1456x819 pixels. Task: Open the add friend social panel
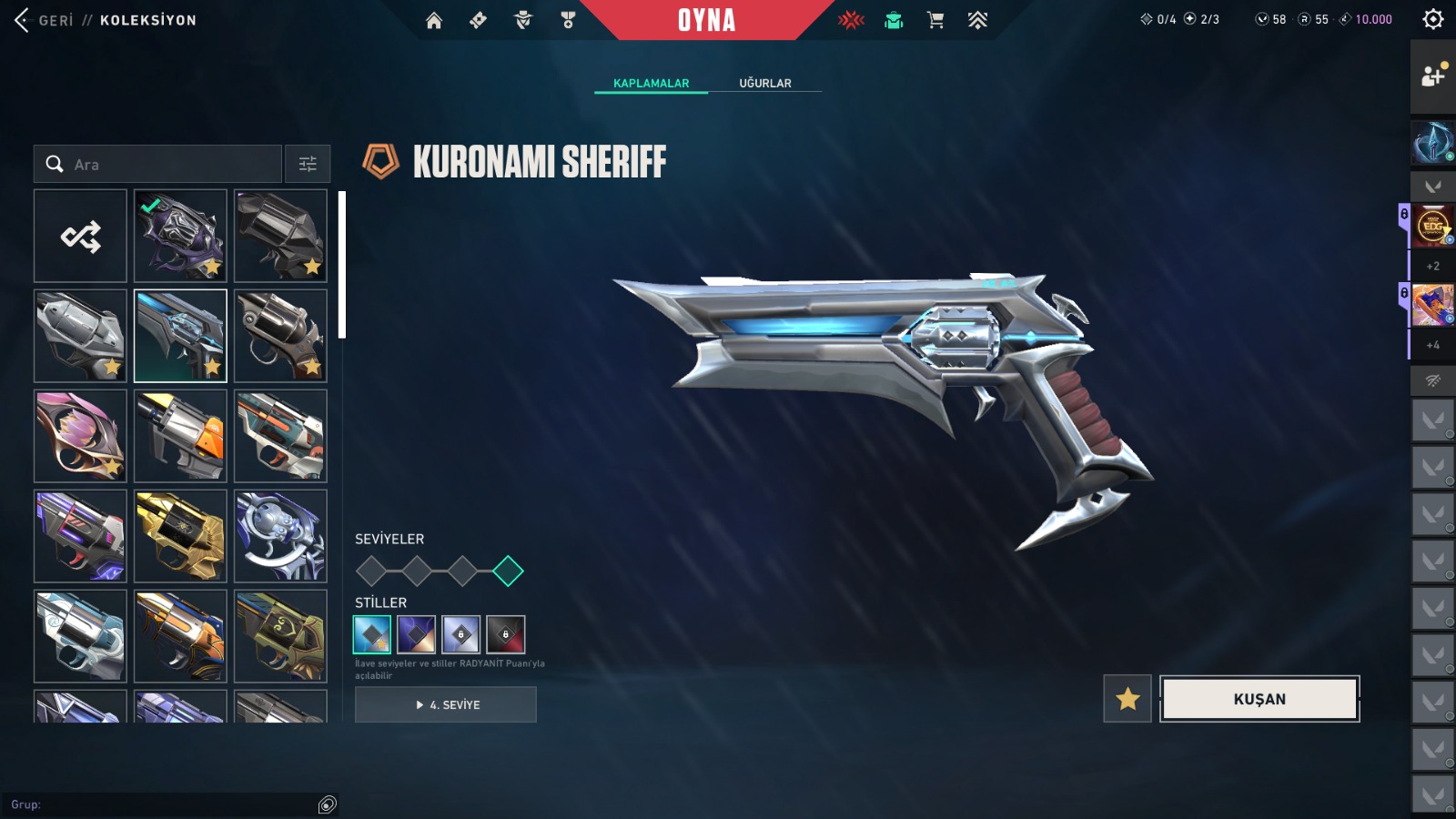click(x=1433, y=76)
